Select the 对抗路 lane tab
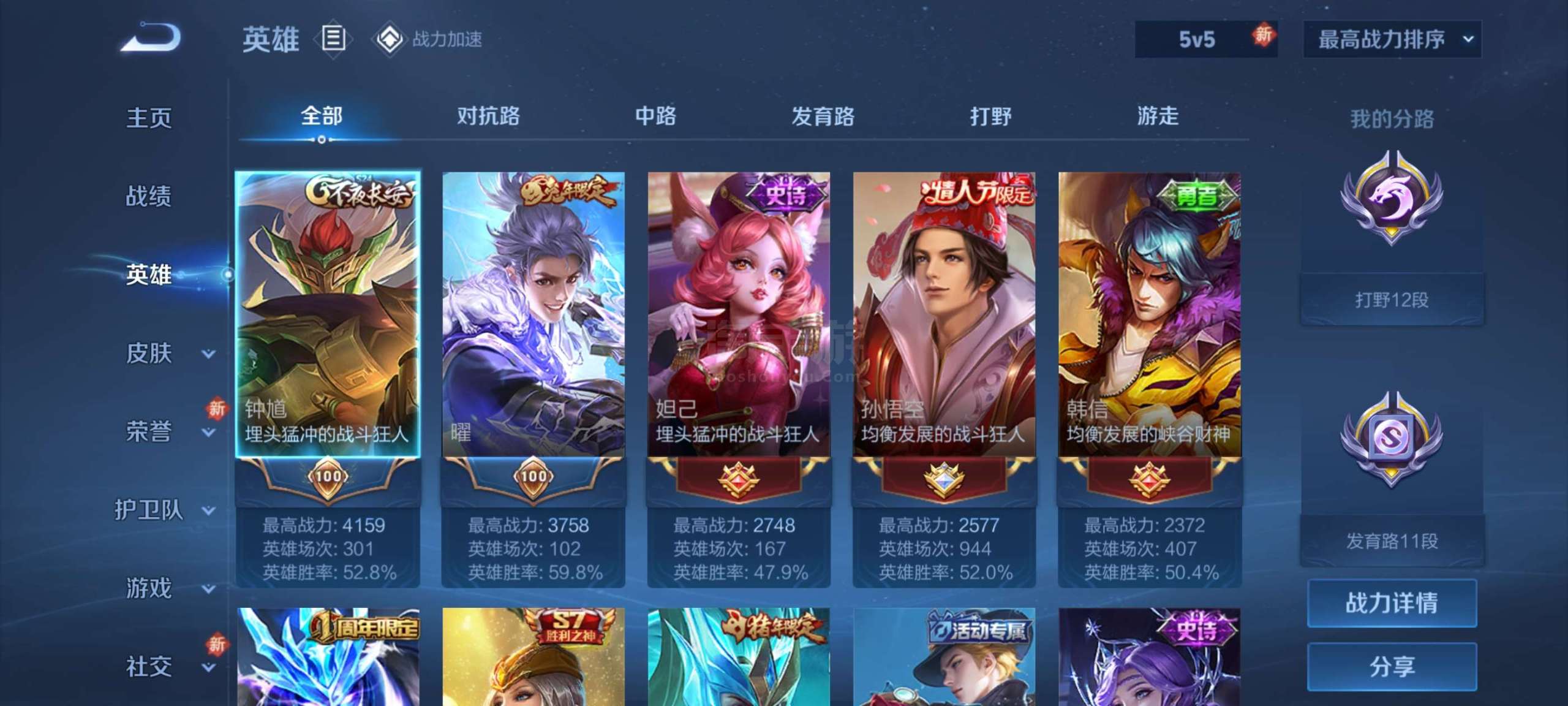 (486, 116)
